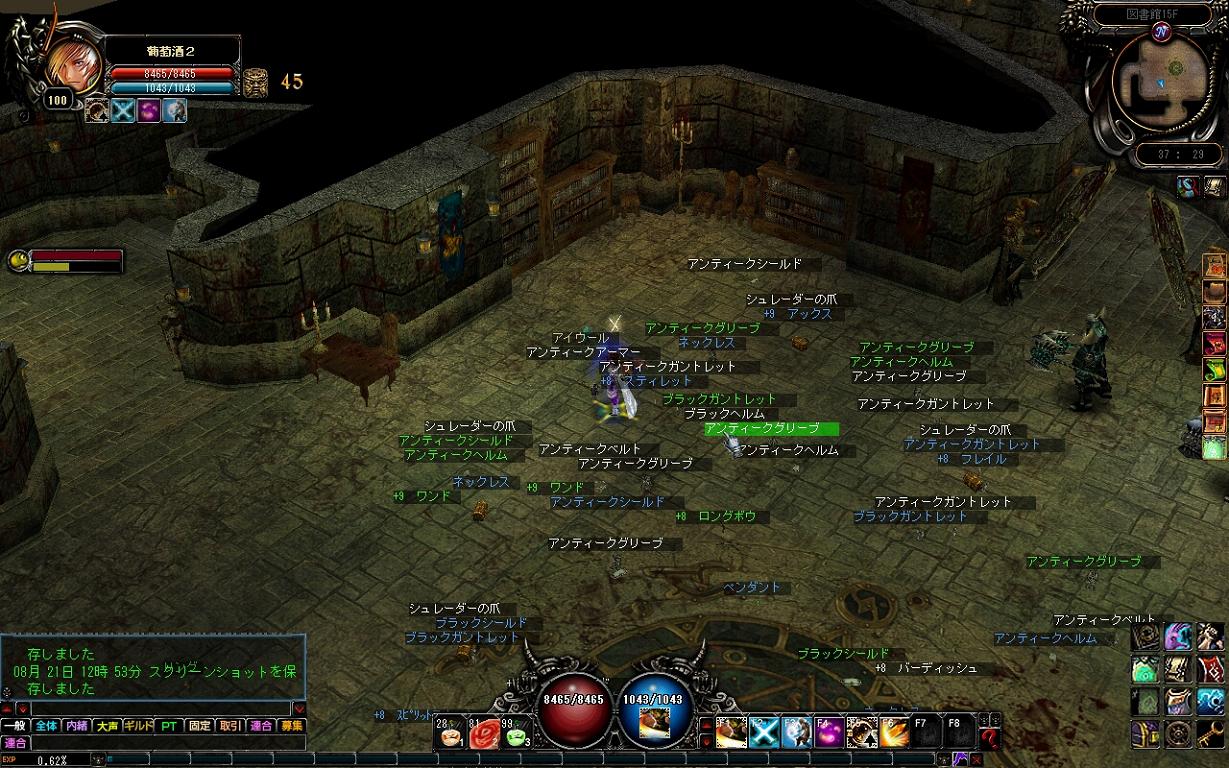1229x768 pixels.
Task: Use the red rose item in slot 2
Action: pos(484,735)
